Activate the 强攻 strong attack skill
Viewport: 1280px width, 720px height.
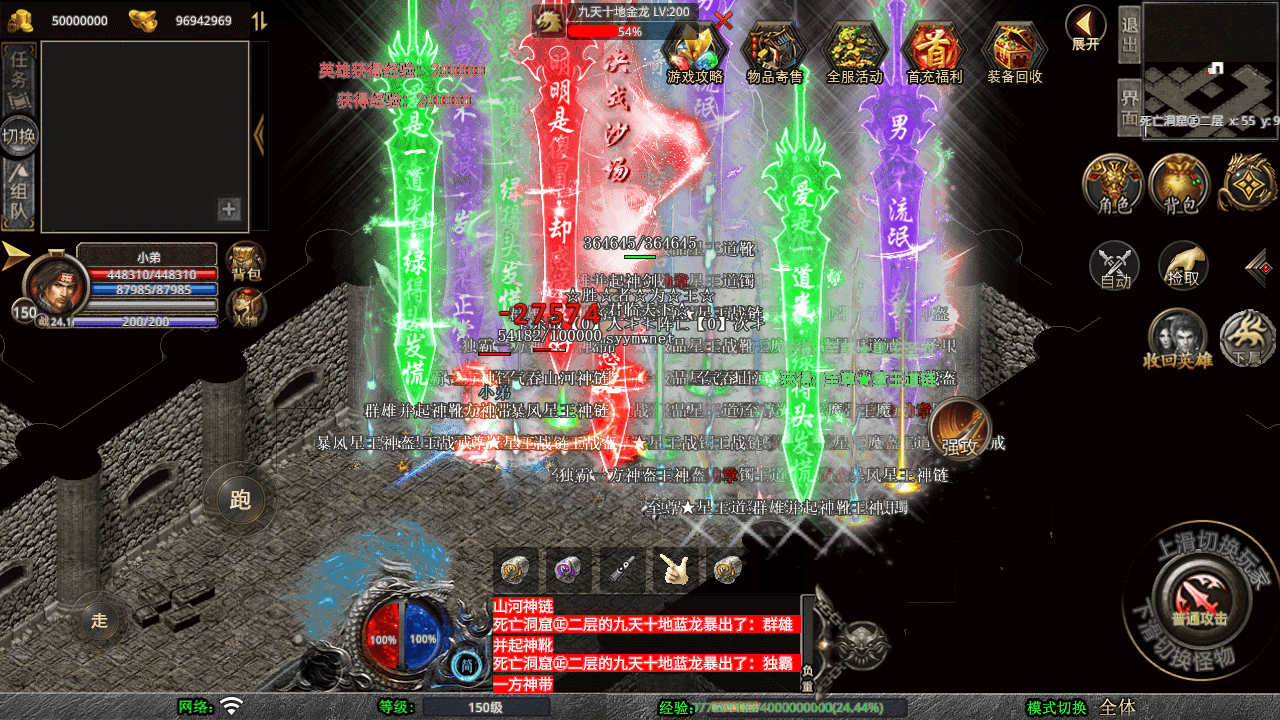[x=960, y=430]
